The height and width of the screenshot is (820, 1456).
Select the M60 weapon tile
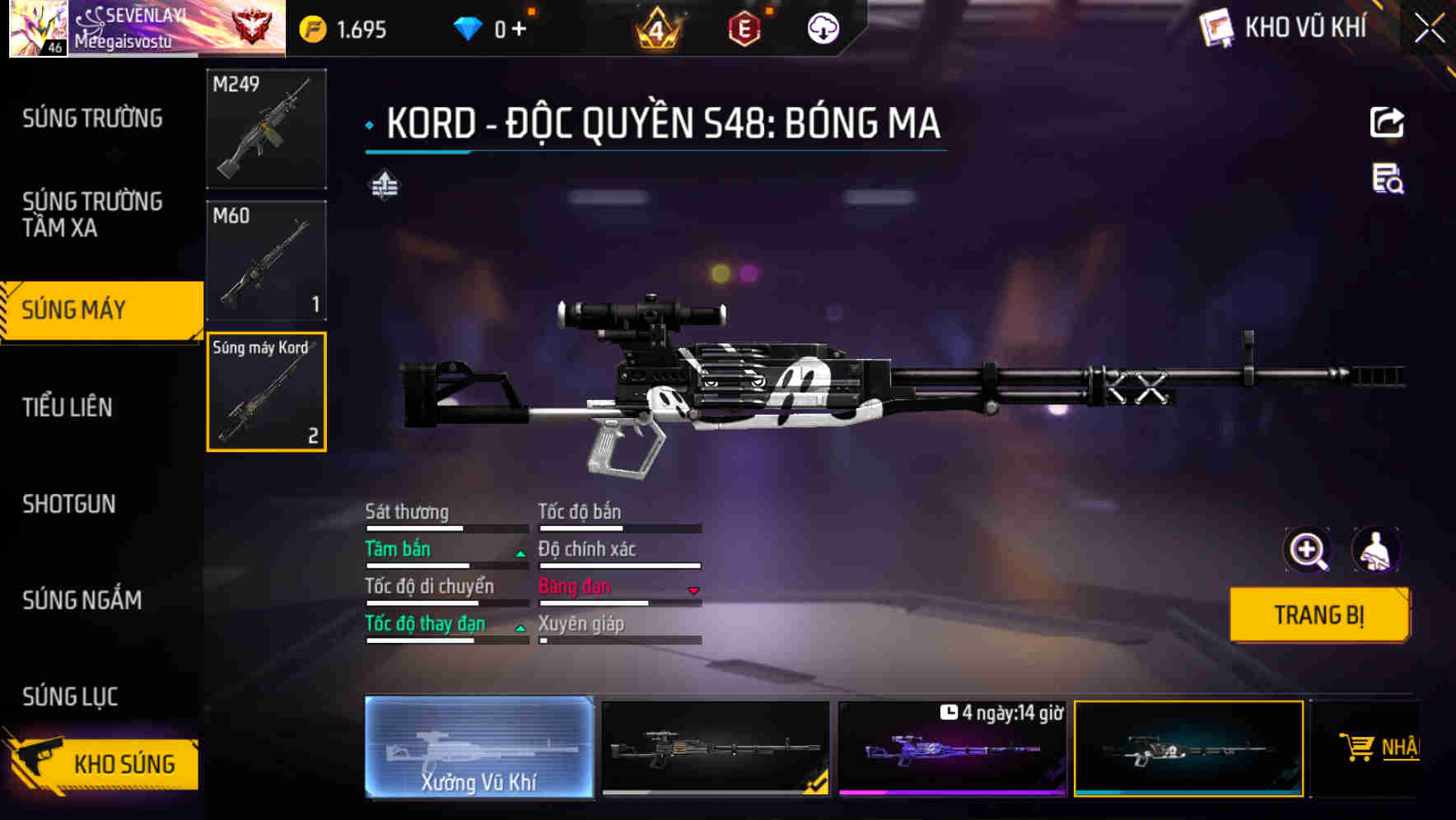[x=266, y=260]
